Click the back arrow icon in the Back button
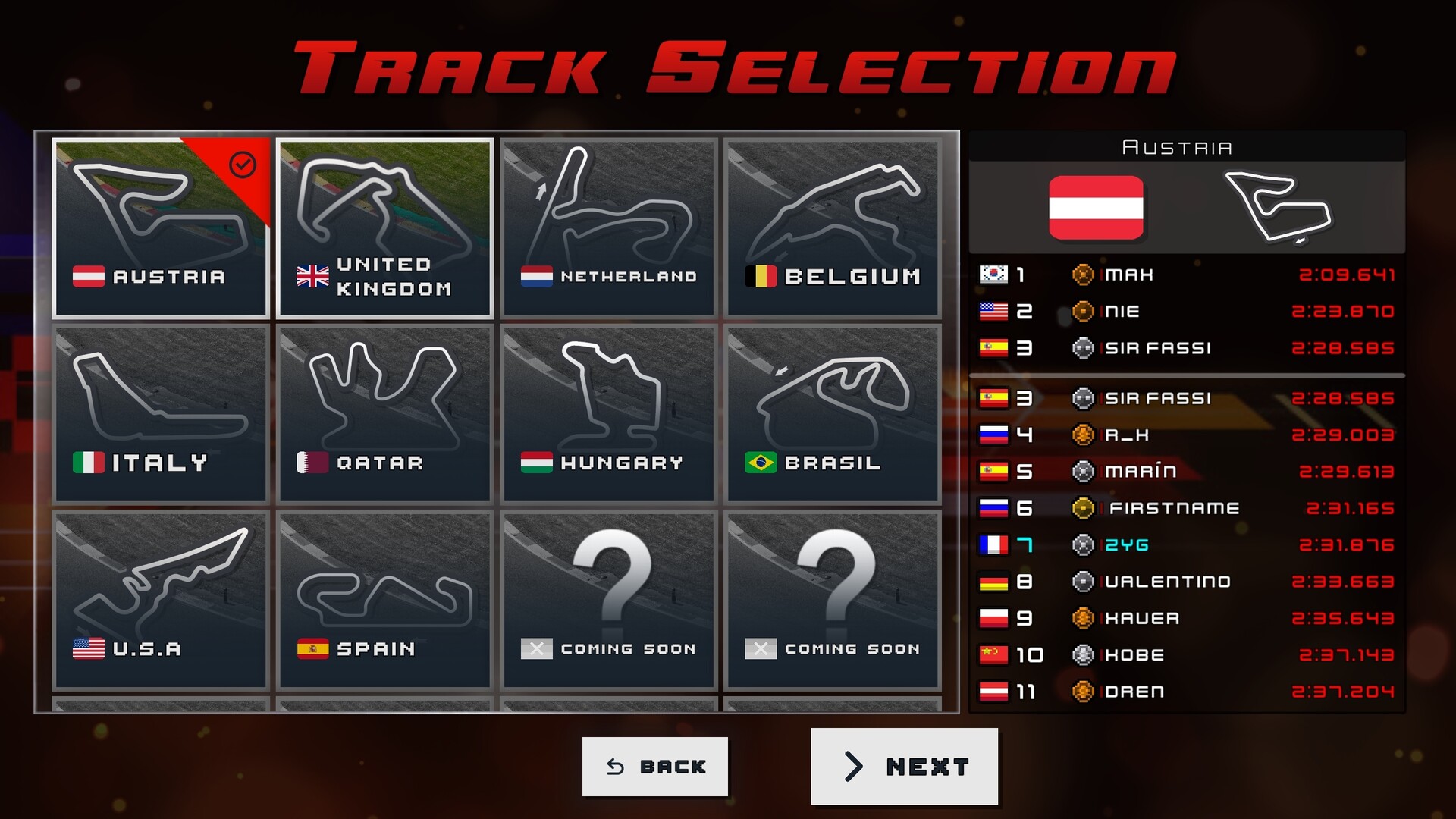The height and width of the screenshot is (819, 1456). point(614,767)
